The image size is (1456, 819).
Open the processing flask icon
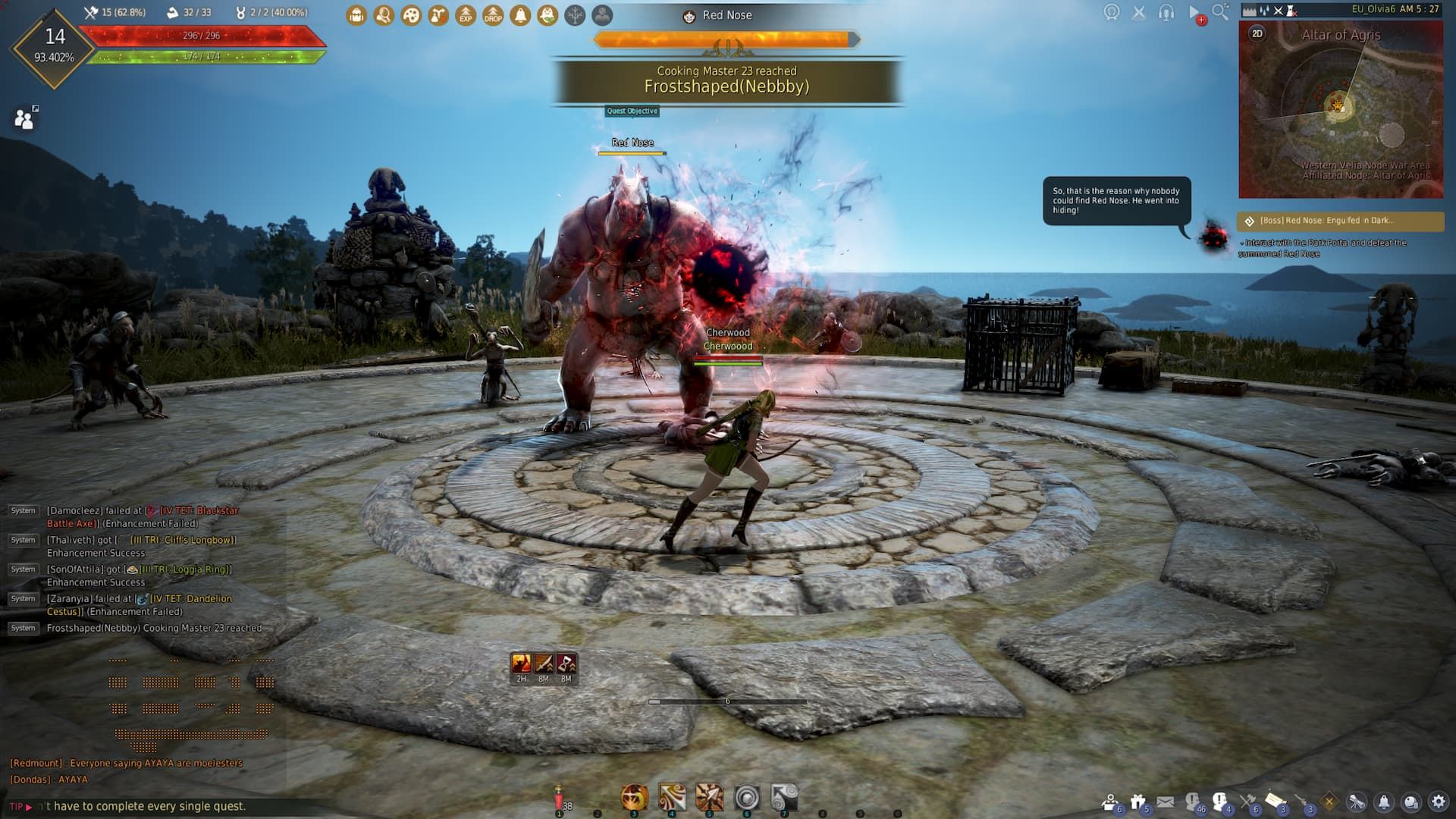(x=437, y=14)
